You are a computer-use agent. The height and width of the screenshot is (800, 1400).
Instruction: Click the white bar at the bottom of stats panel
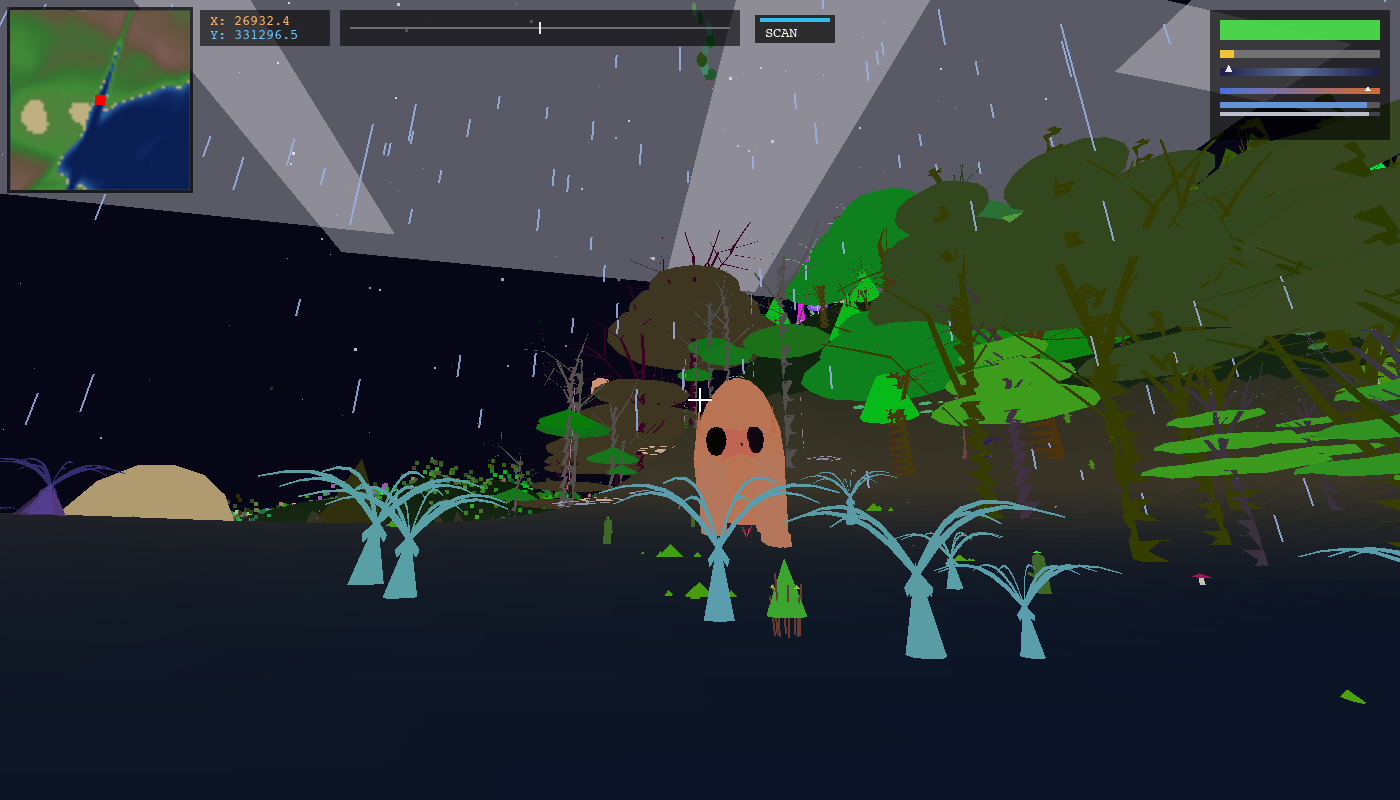tap(1290, 114)
